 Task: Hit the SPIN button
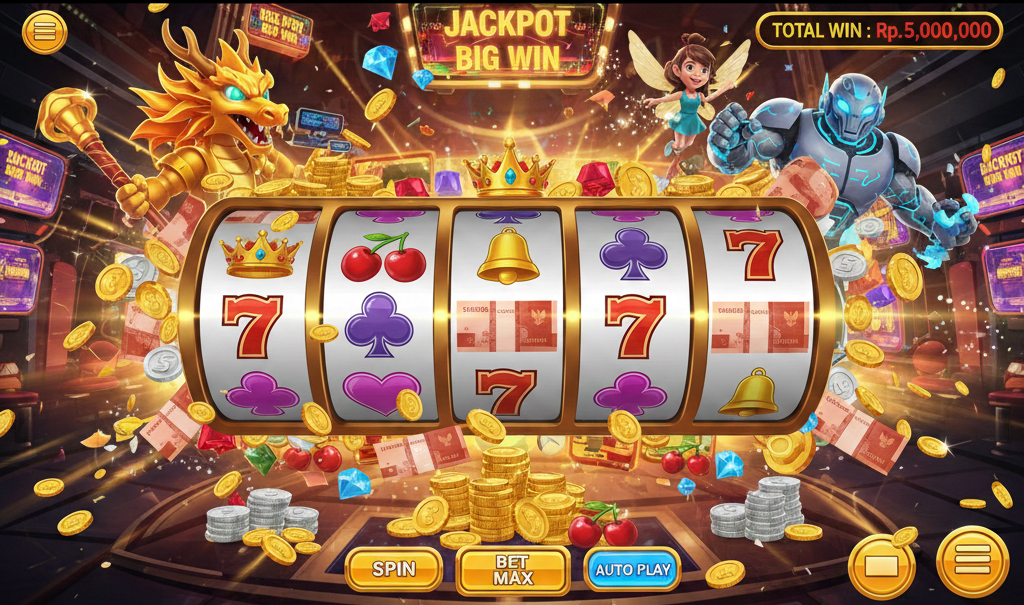point(394,569)
